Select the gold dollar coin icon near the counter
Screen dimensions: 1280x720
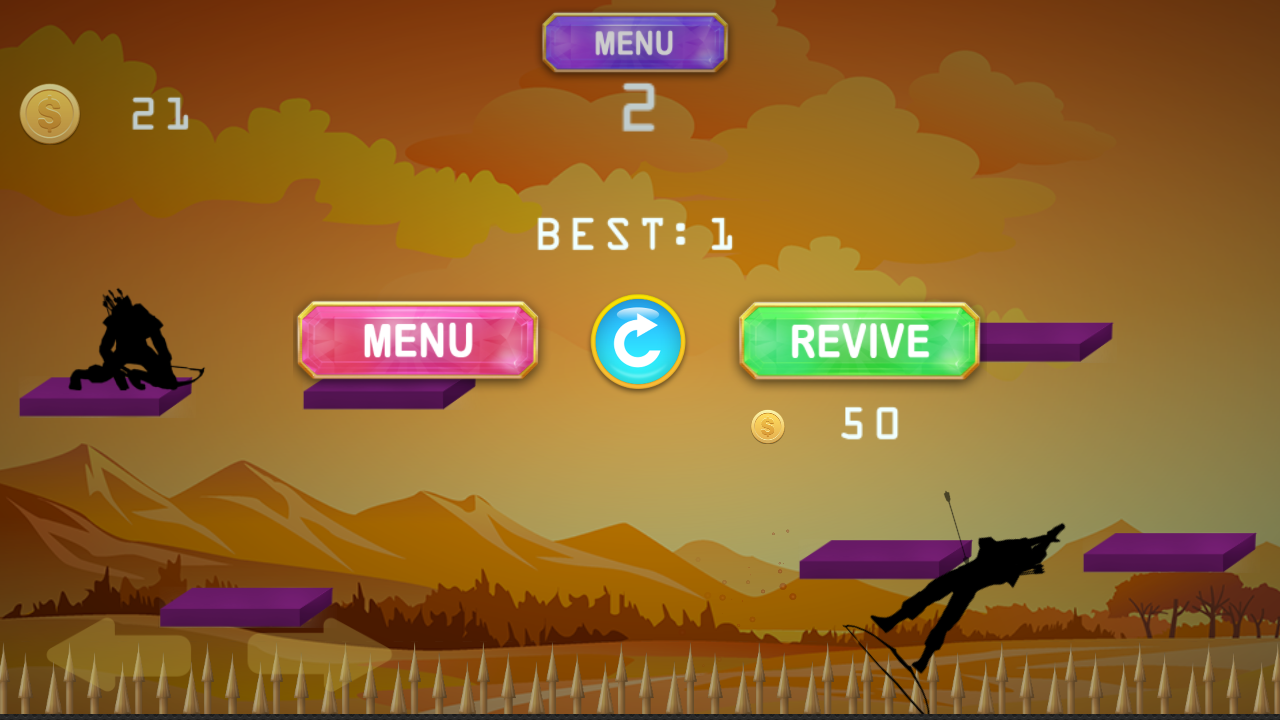click(48, 111)
